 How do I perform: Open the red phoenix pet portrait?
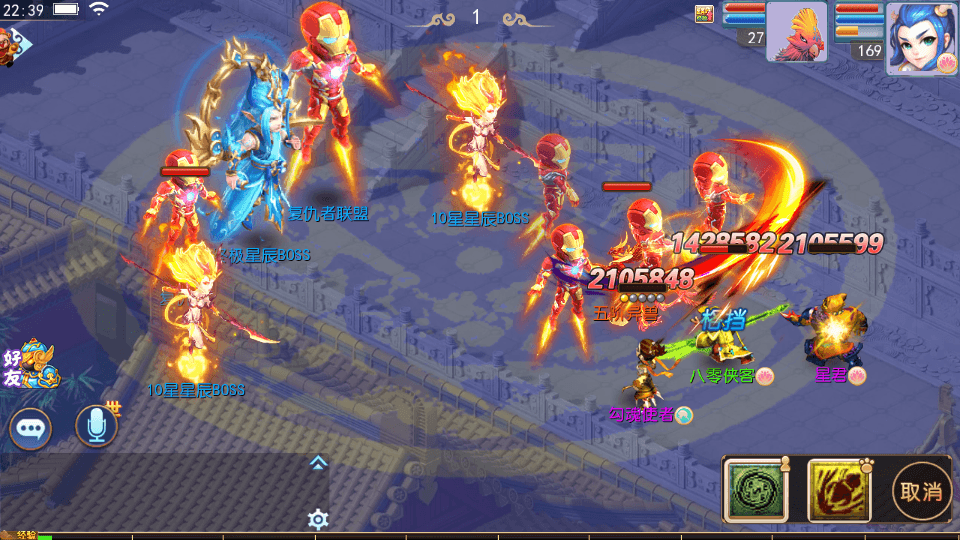click(797, 32)
